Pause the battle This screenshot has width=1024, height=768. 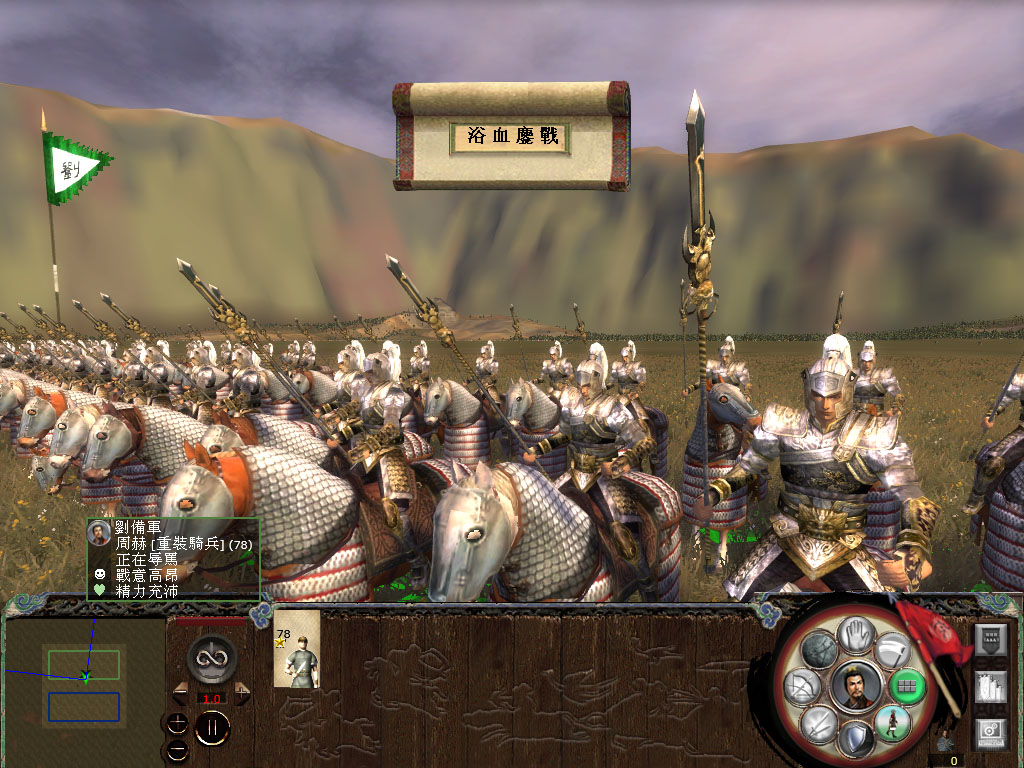point(212,728)
